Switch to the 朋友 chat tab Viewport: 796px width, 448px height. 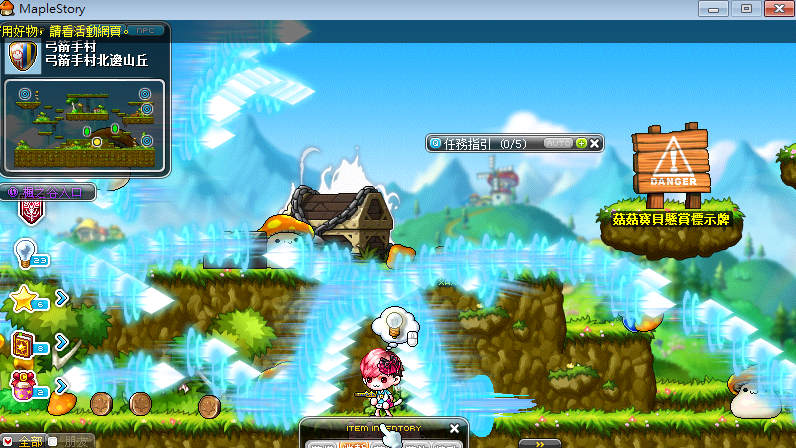tap(78, 441)
